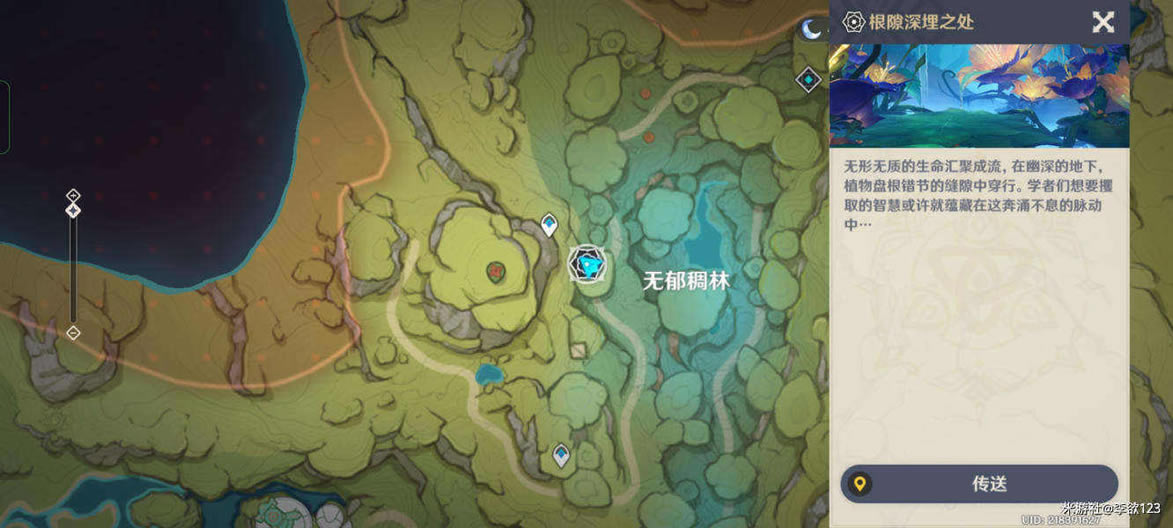This screenshot has height=528, width=1173.
Task: Select the diamond marker with teal center
Action: tap(808, 79)
